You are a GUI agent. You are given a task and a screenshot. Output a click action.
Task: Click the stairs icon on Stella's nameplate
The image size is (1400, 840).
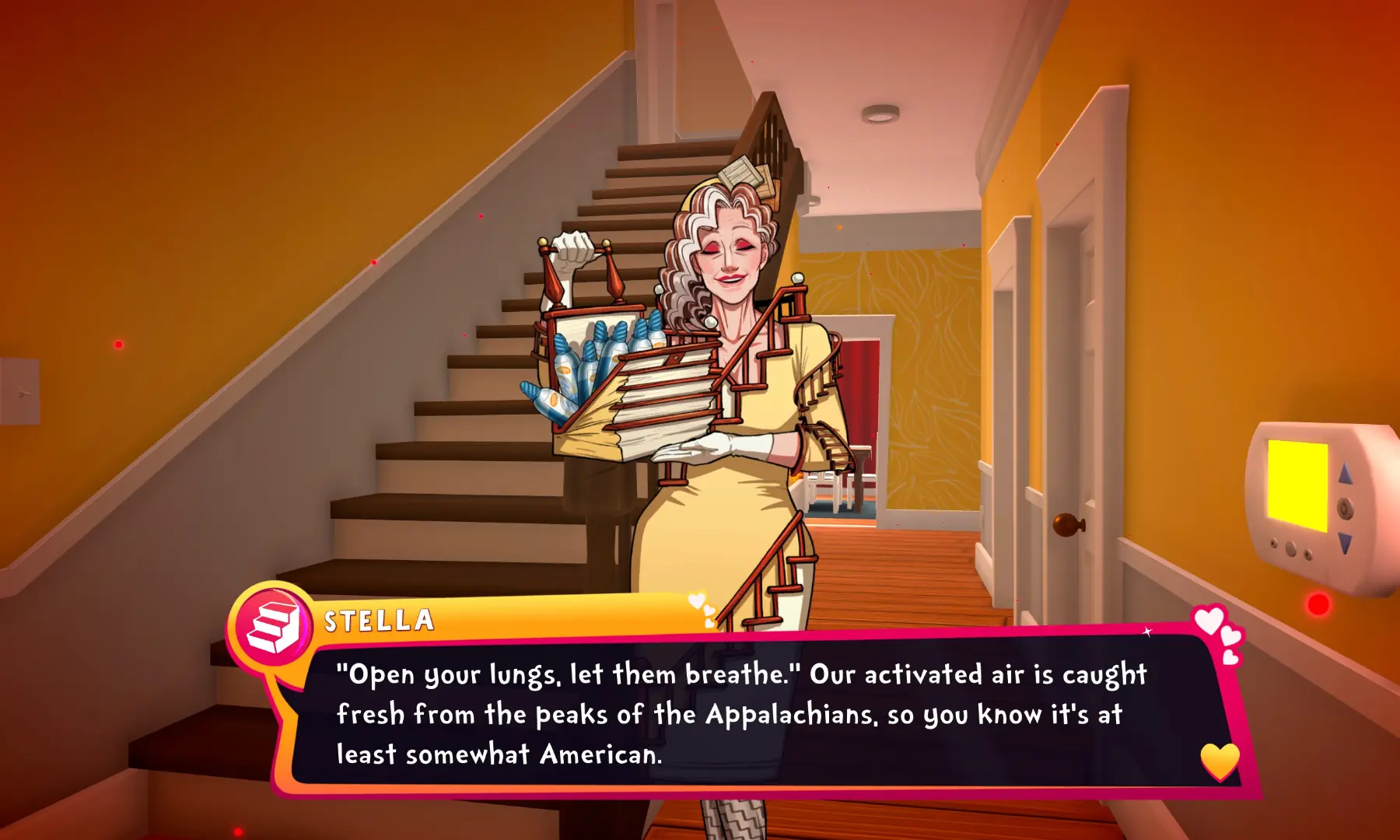272,622
